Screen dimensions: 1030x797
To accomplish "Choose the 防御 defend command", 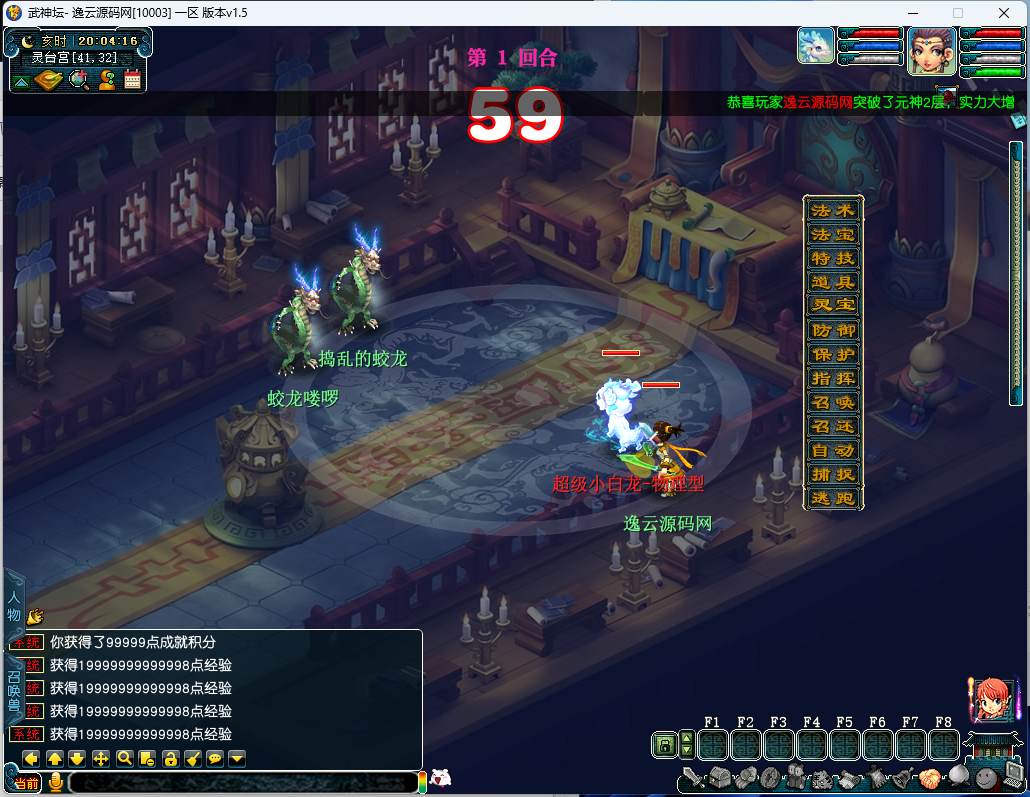I will [833, 331].
